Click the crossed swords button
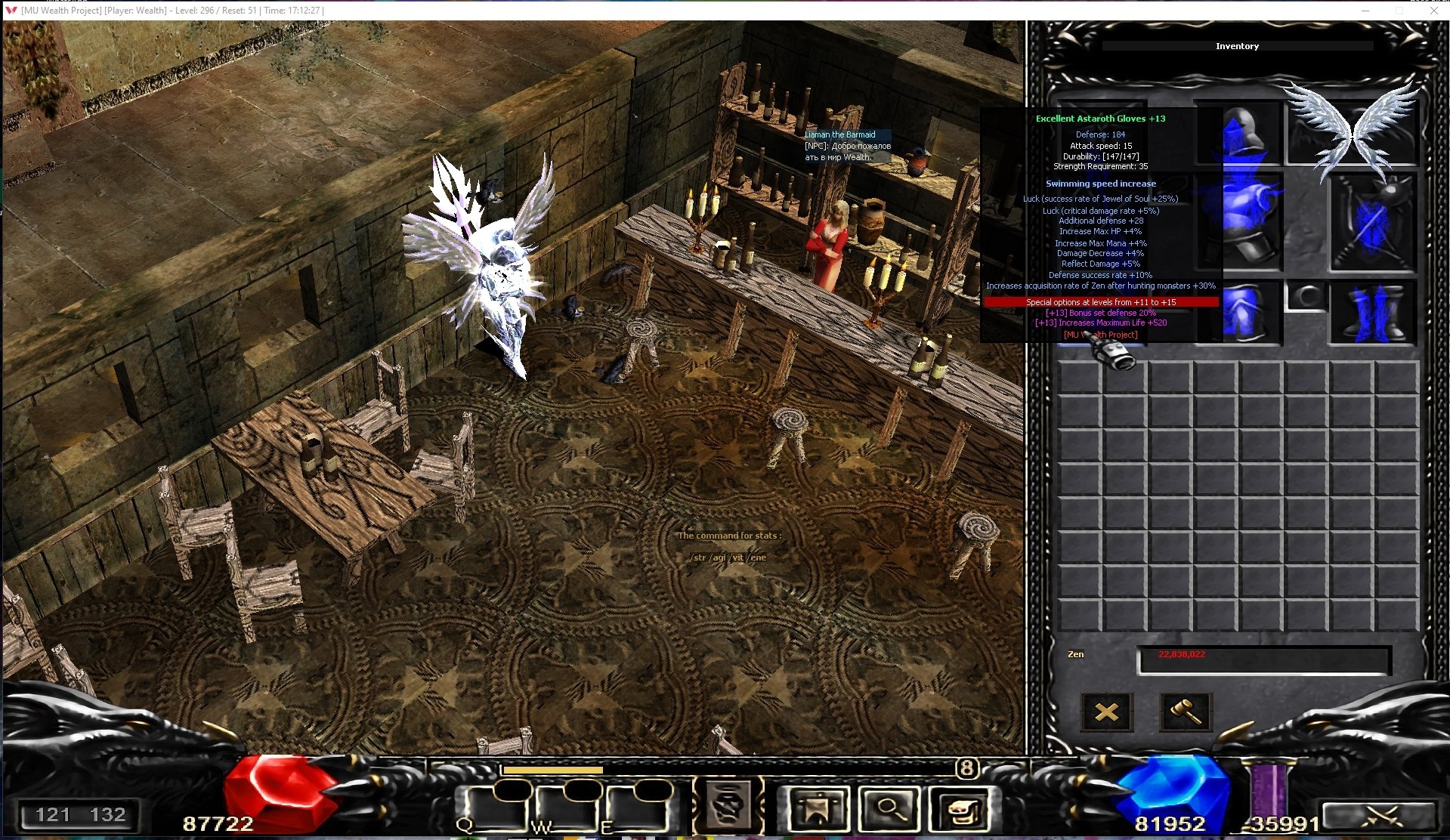 tap(1380, 816)
